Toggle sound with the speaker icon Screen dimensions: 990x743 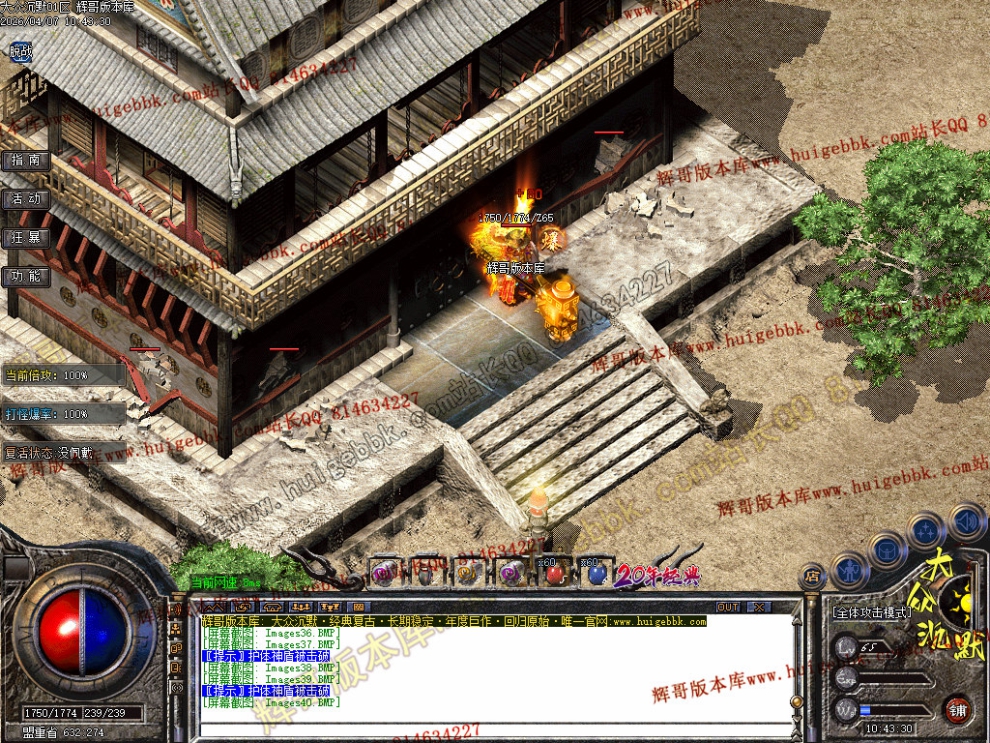click(965, 520)
